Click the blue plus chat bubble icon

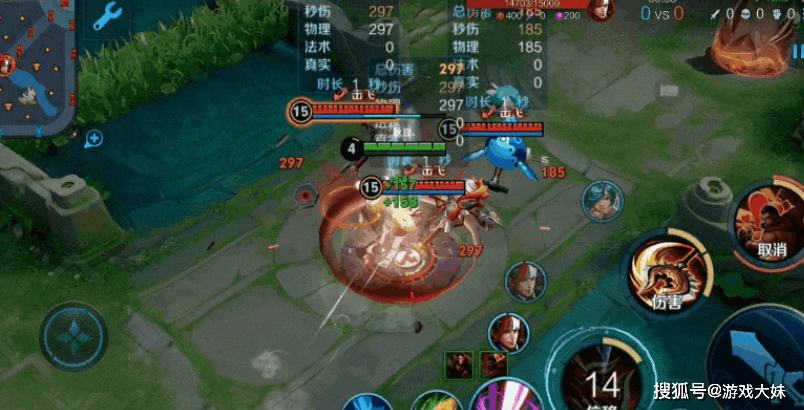click(94, 138)
